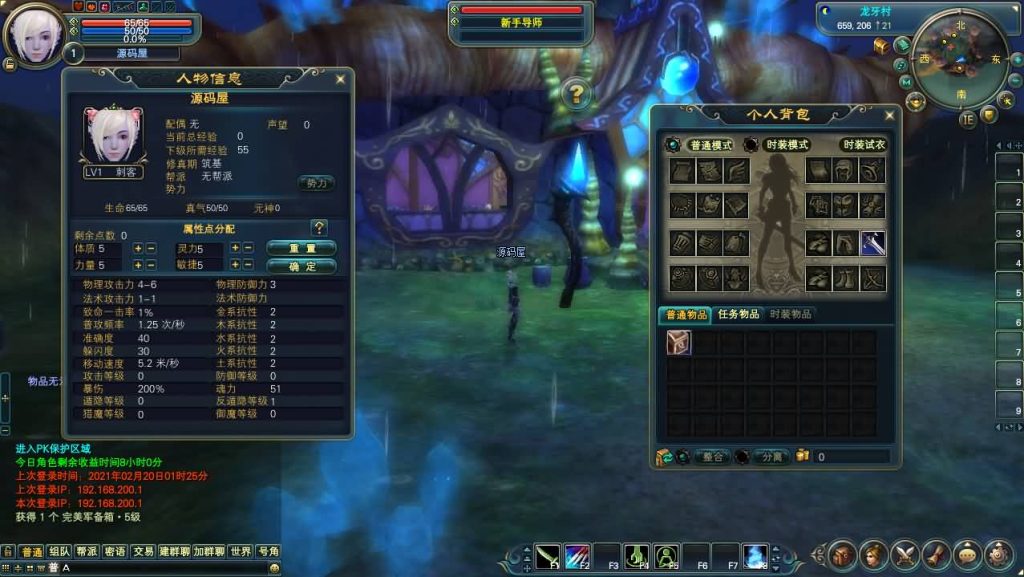Confirm attribute points with 确定
Viewport: 1024px width, 577px height.
click(x=301, y=266)
